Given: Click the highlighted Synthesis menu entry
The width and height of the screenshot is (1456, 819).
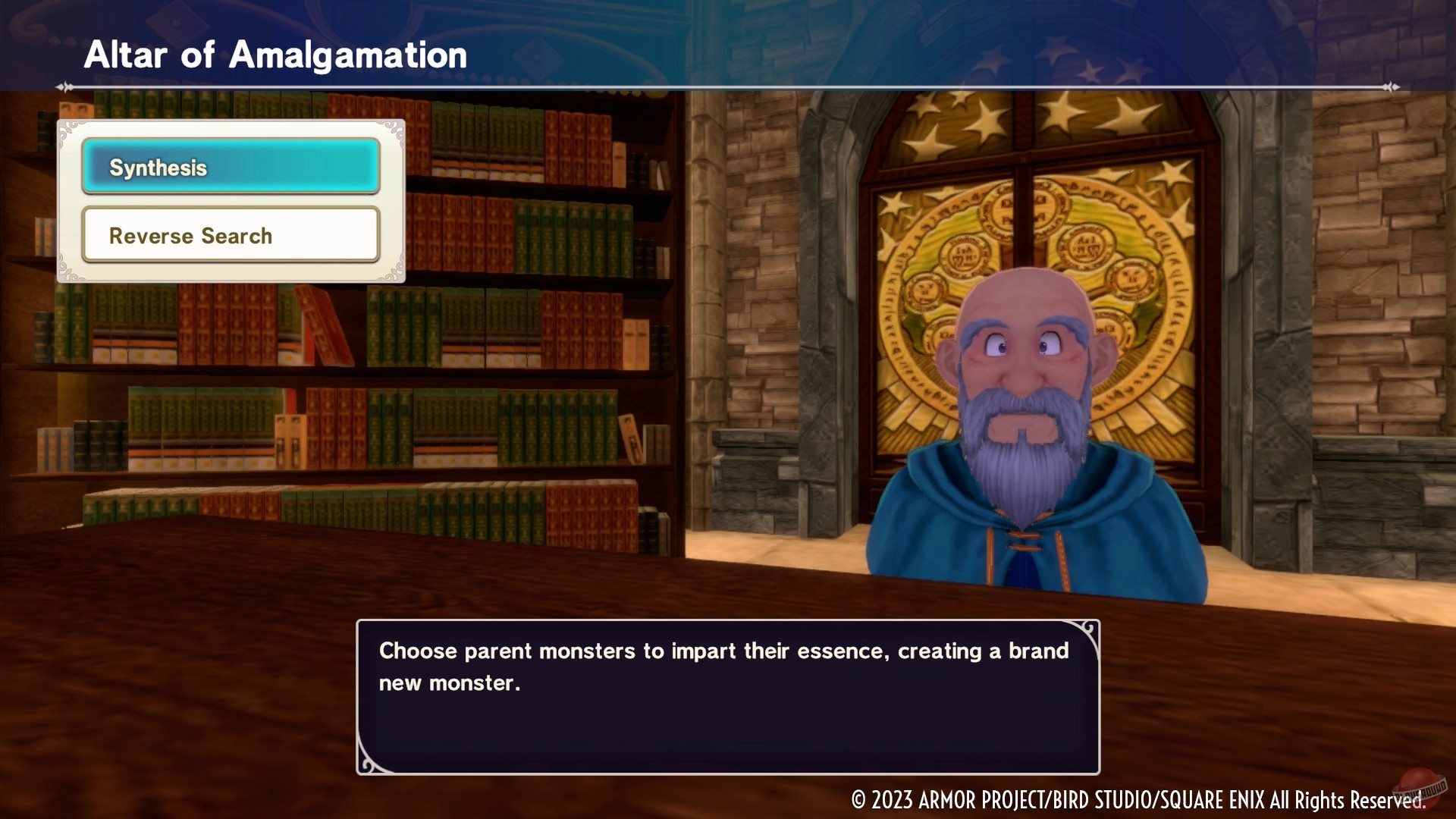Looking at the screenshot, I should [230, 167].
